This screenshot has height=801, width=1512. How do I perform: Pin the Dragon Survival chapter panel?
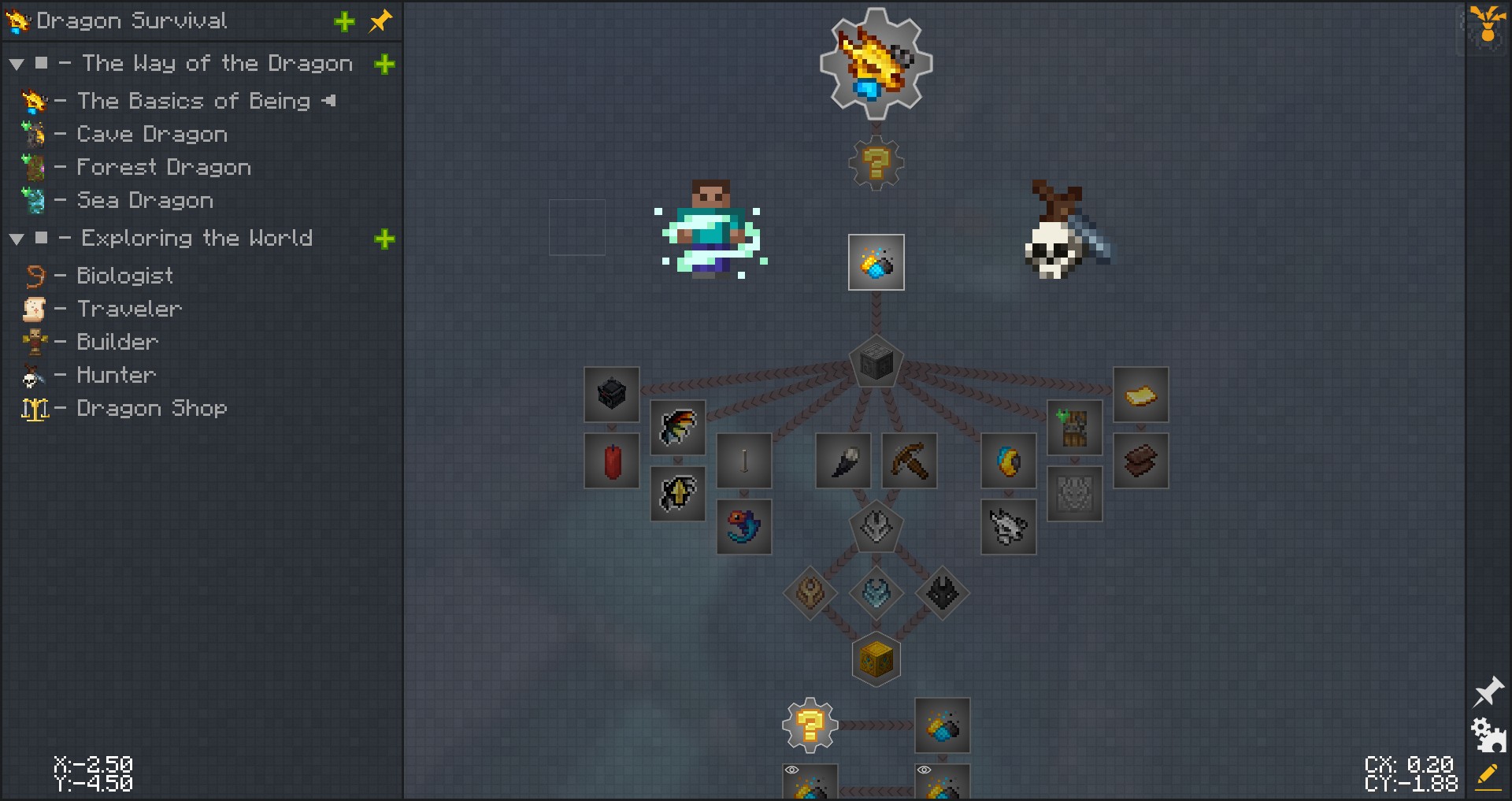381,21
